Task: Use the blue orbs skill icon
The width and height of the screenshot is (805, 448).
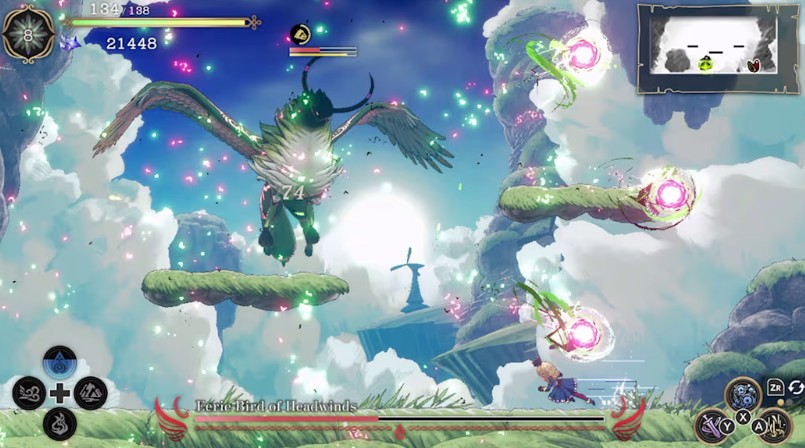Action: coord(743,394)
